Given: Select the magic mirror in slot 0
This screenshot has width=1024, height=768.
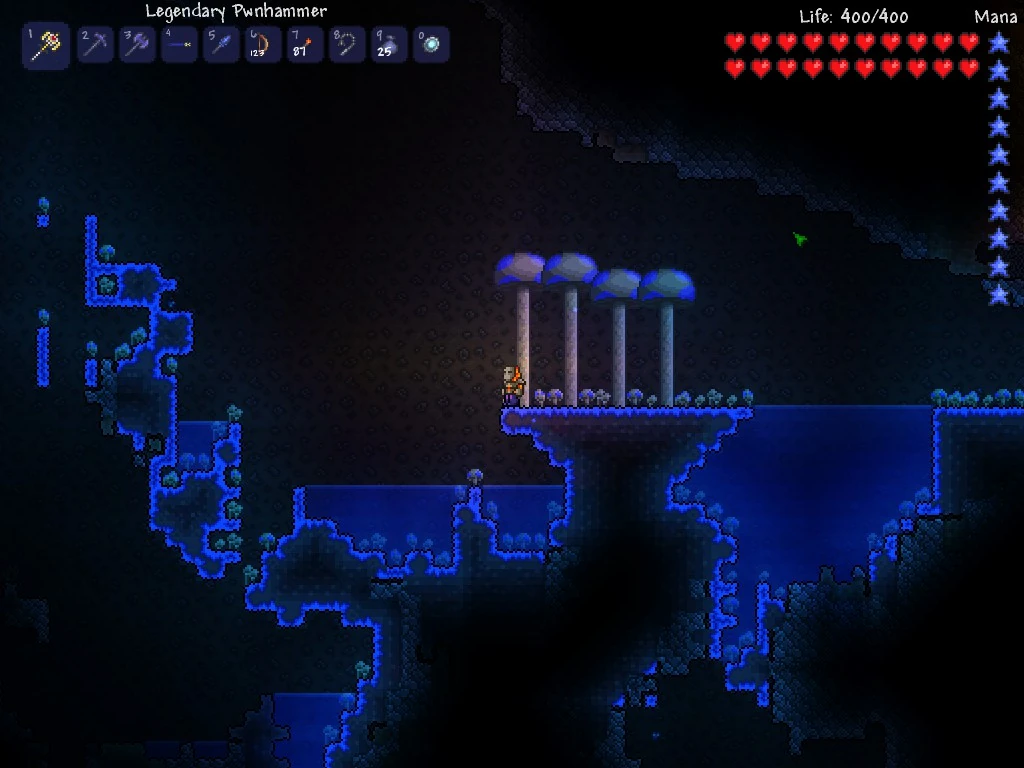Looking at the screenshot, I should (432, 45).
